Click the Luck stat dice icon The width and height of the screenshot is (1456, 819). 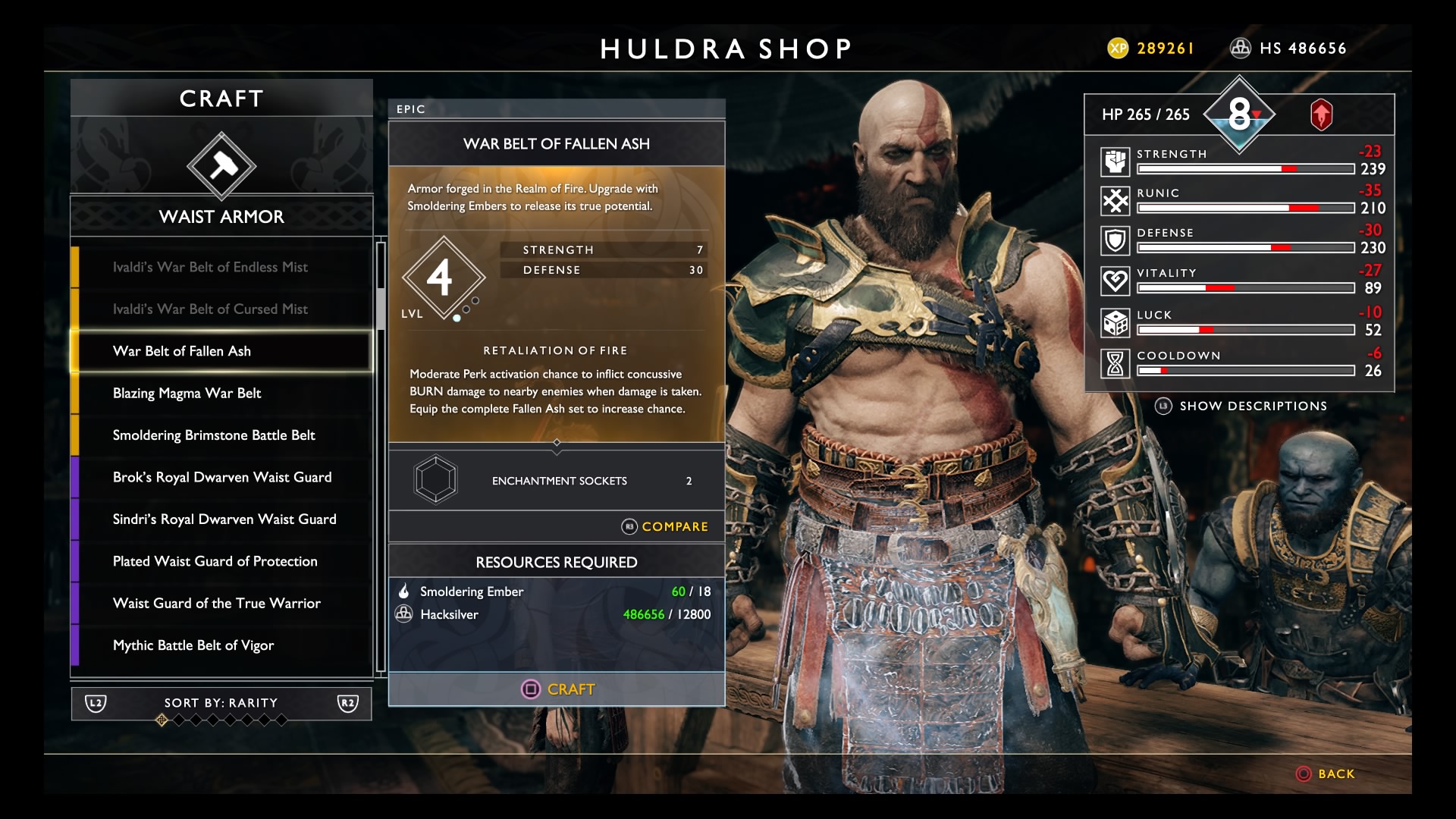pos(1116,323)
